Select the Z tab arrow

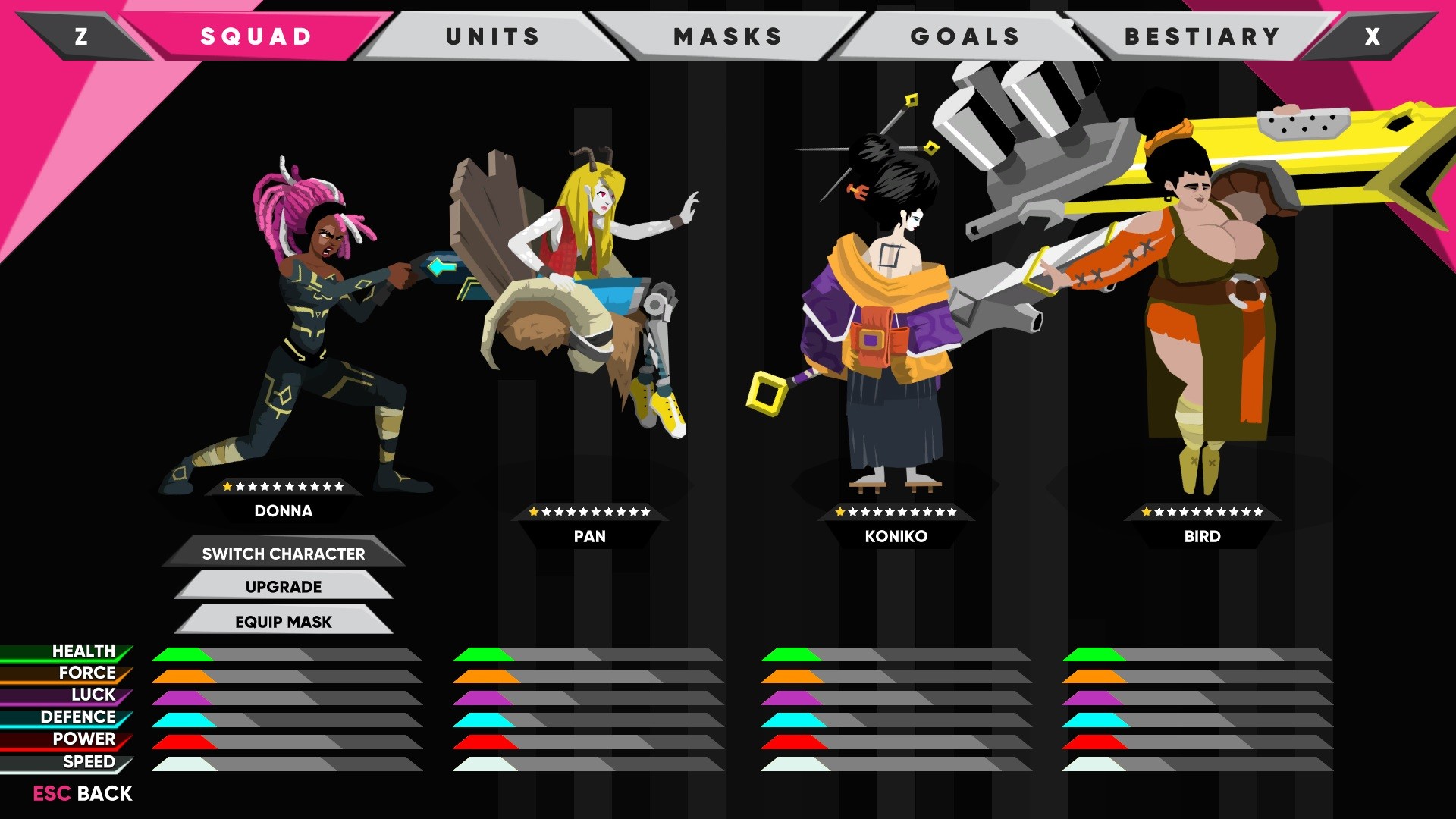(x=81, y=35)
